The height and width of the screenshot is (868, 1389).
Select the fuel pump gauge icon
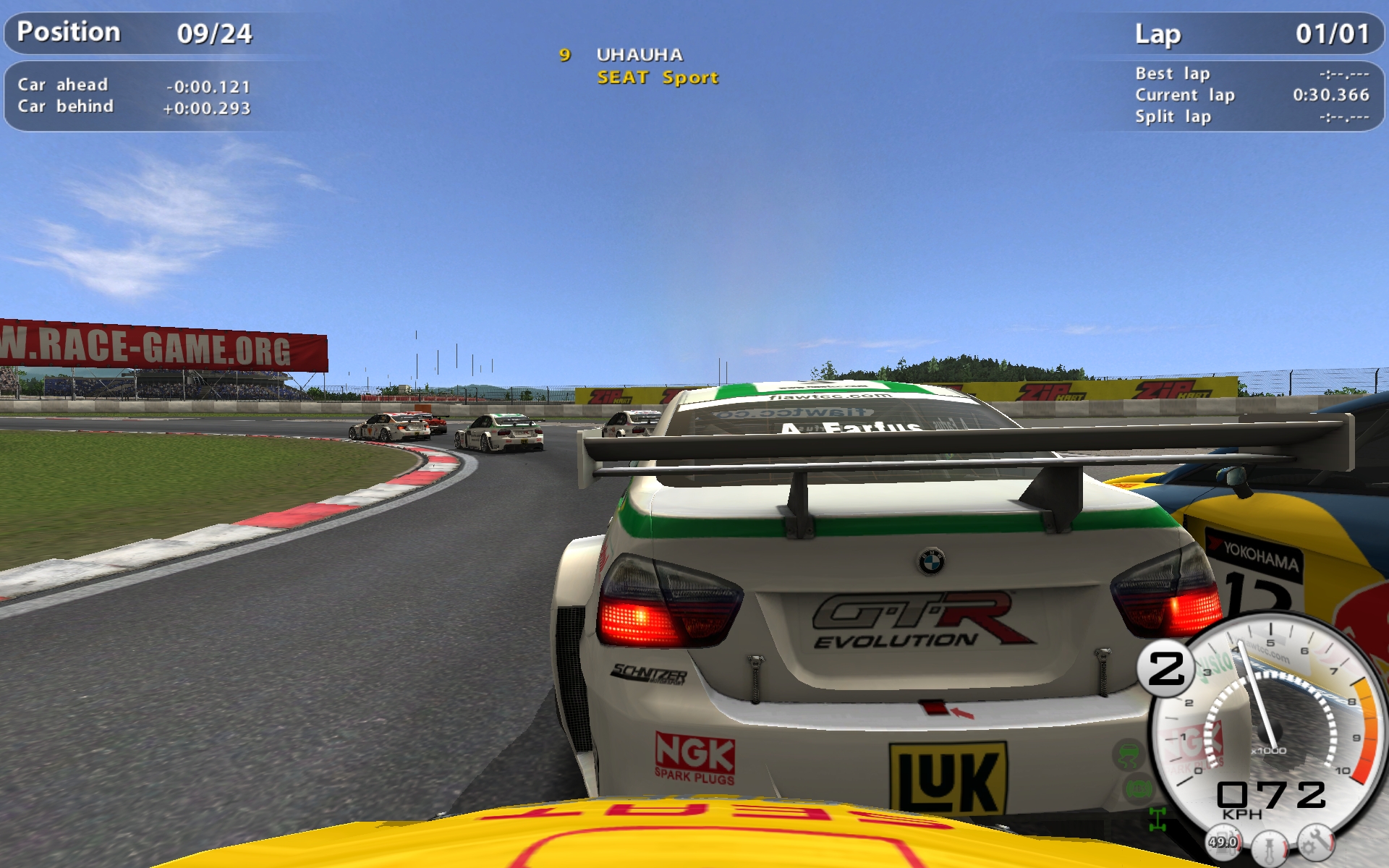coord(1223,842)
